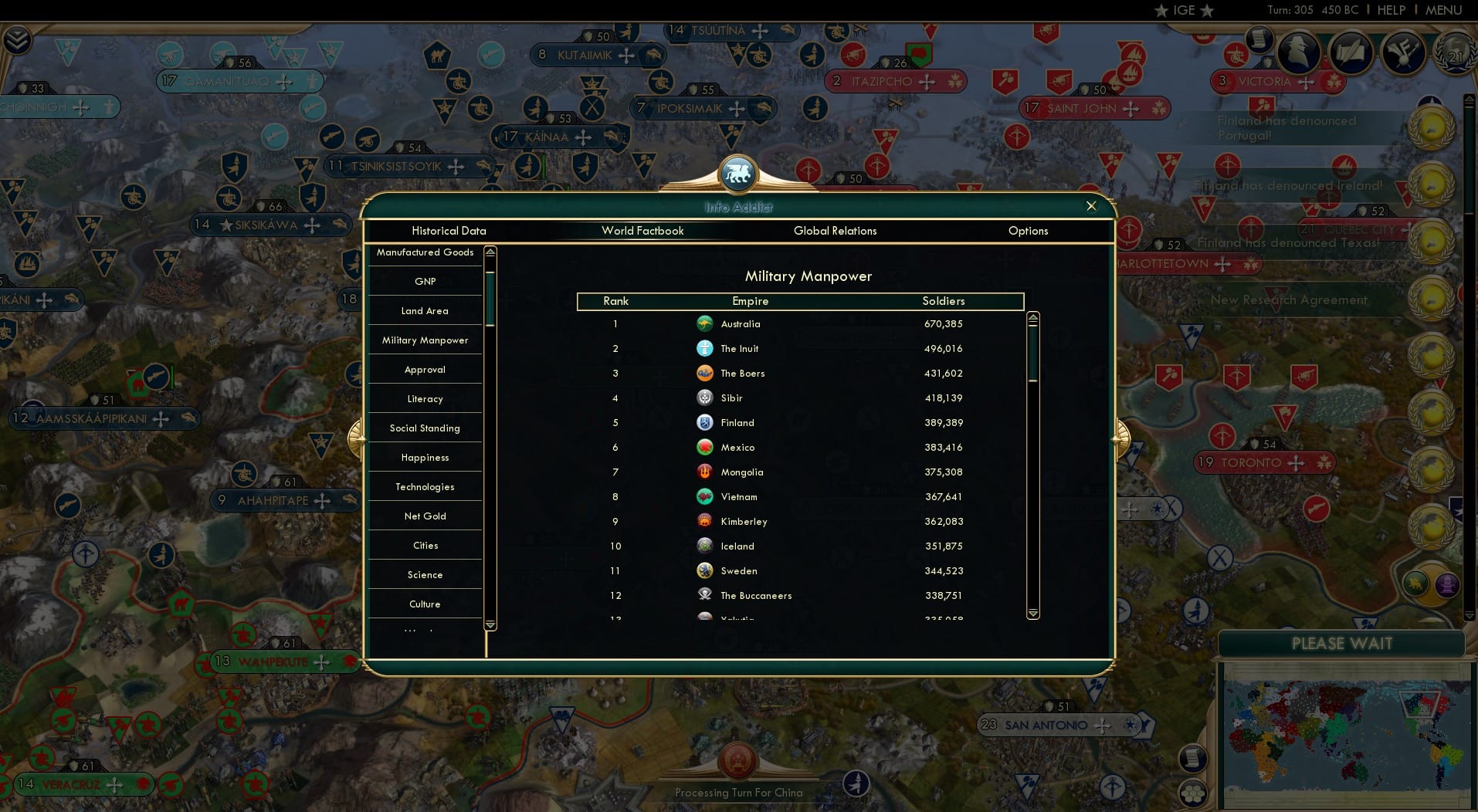Select Australia's civilization icon in rank 1

[x=705, y=324]
